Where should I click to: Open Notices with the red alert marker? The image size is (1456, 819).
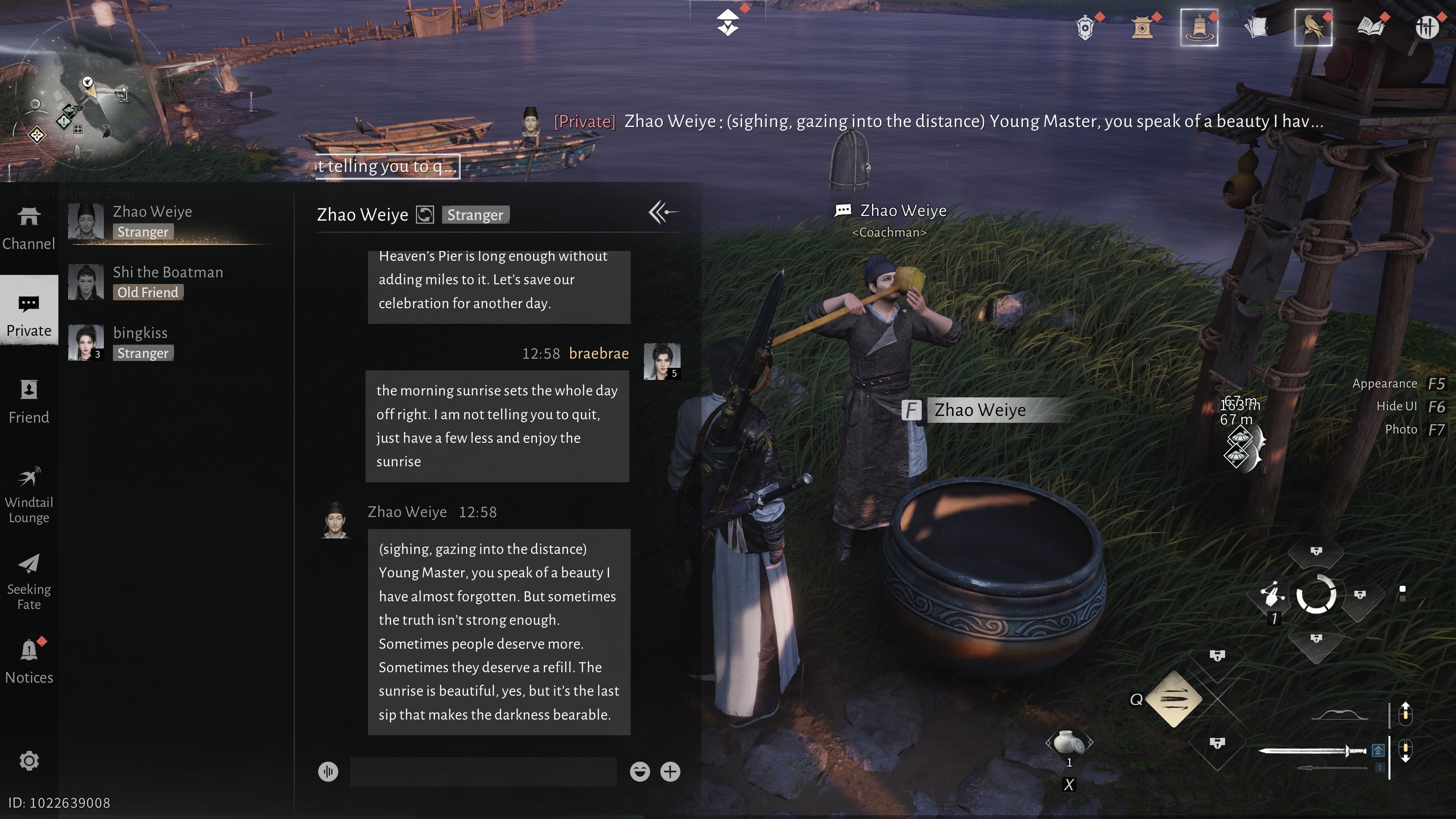[29, 661]
